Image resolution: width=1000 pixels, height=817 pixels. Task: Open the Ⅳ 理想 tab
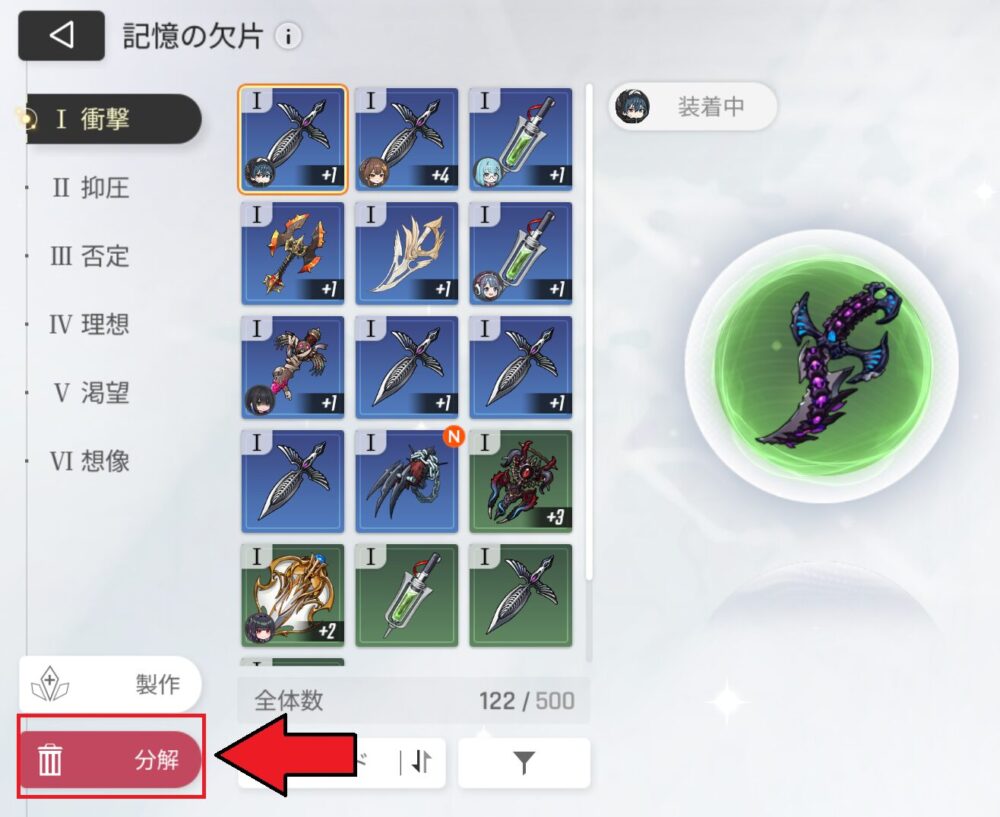90,325
